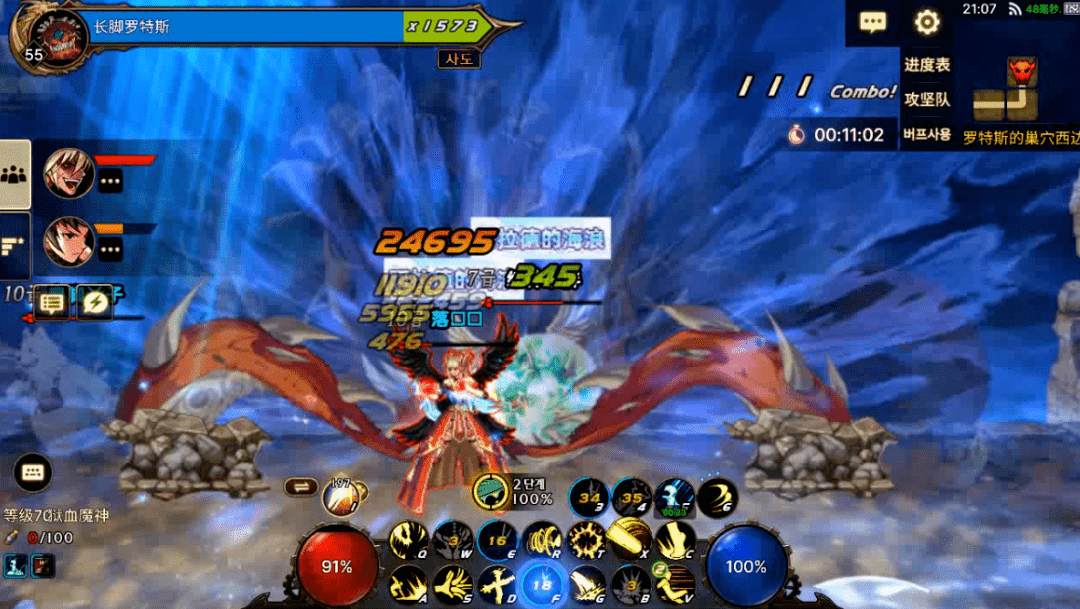The height and width of the screenshot is (609, 1080).
Task: Select the white-haired party member portrait
Action: (69, 174)
